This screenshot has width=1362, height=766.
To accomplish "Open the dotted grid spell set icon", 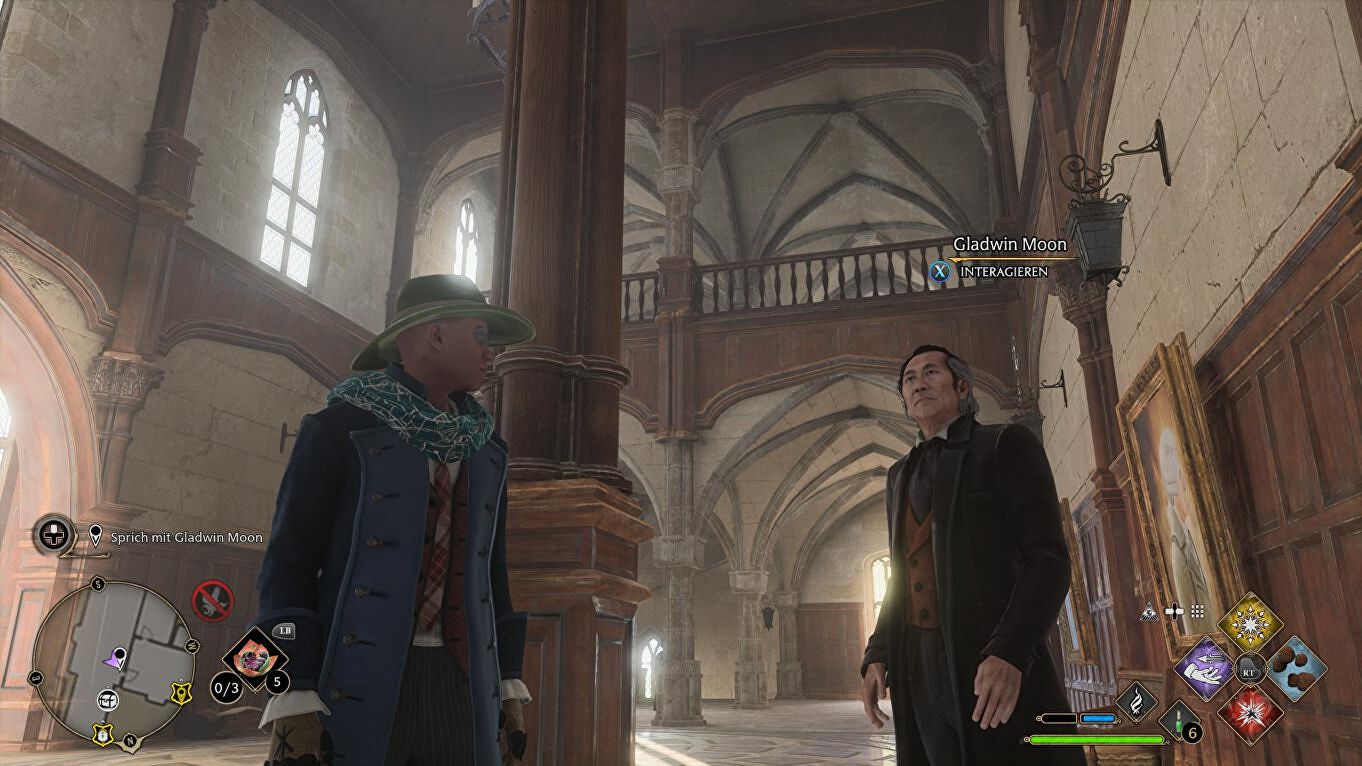I will tap(1197, 612).
